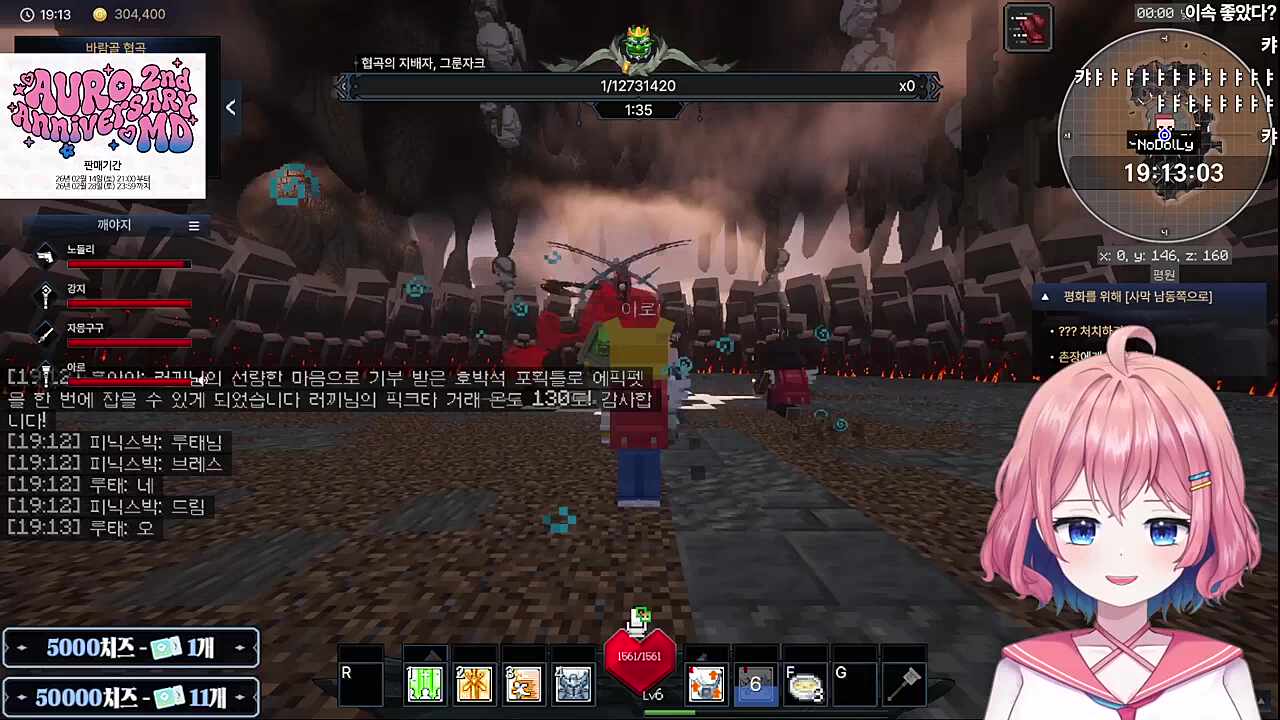Select the green bamboo skill in slot 1
The width and height of the screenshot is (1280, 720).
point(425,683)
